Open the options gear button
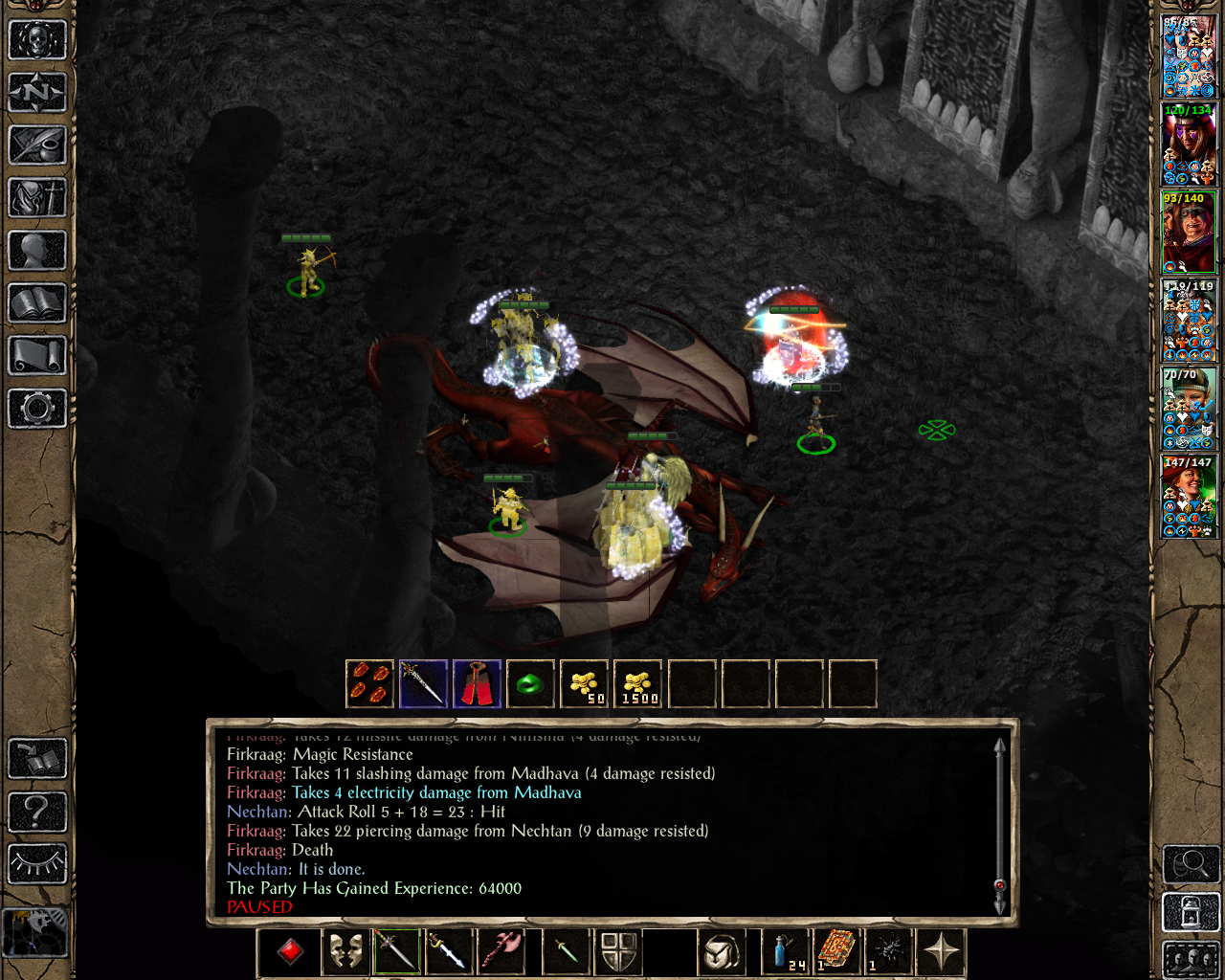The width and height of the screenshot is (1225, 980). pos(37,409)
